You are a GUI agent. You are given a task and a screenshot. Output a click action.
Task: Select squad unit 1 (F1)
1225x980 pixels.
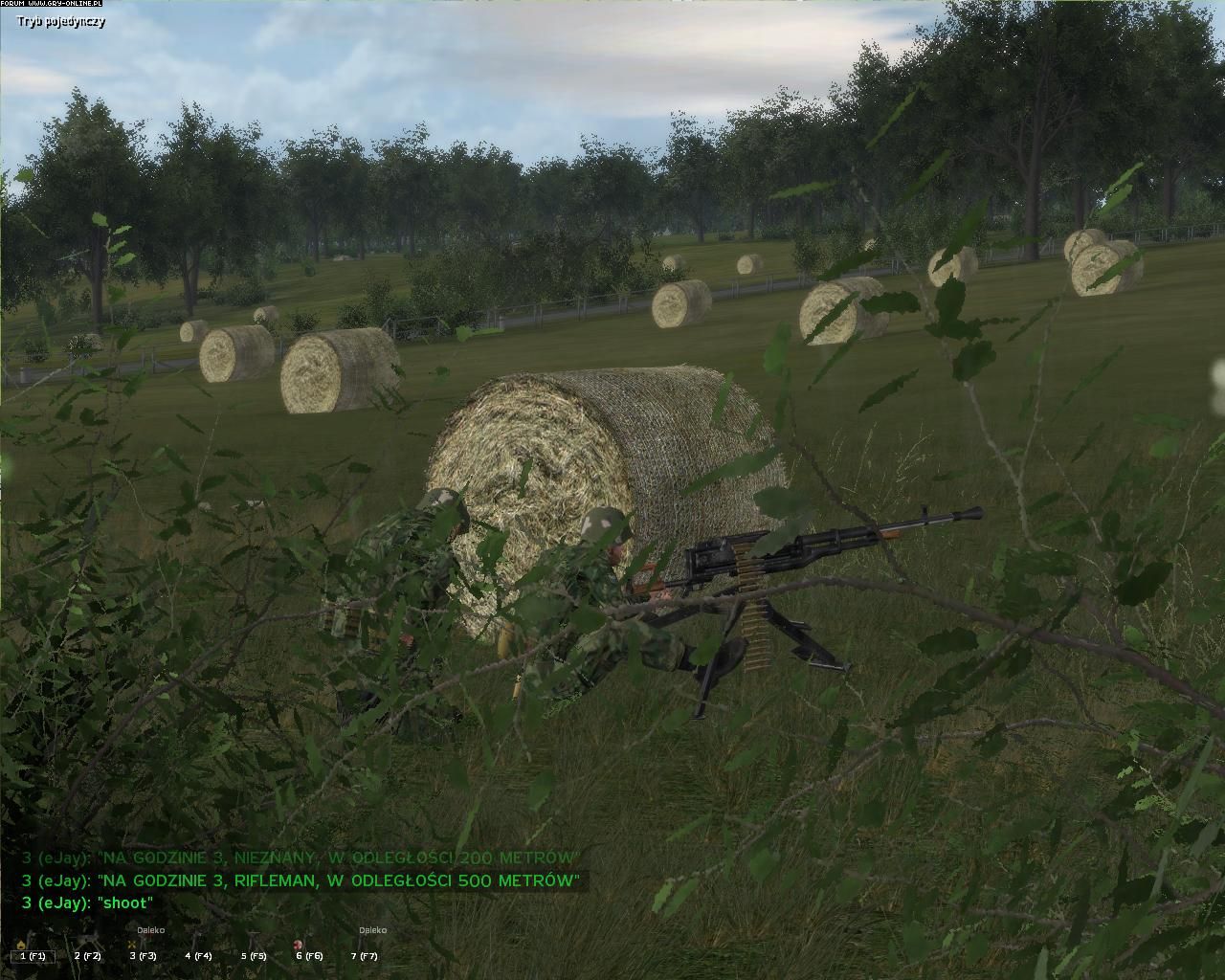[33, 955]
